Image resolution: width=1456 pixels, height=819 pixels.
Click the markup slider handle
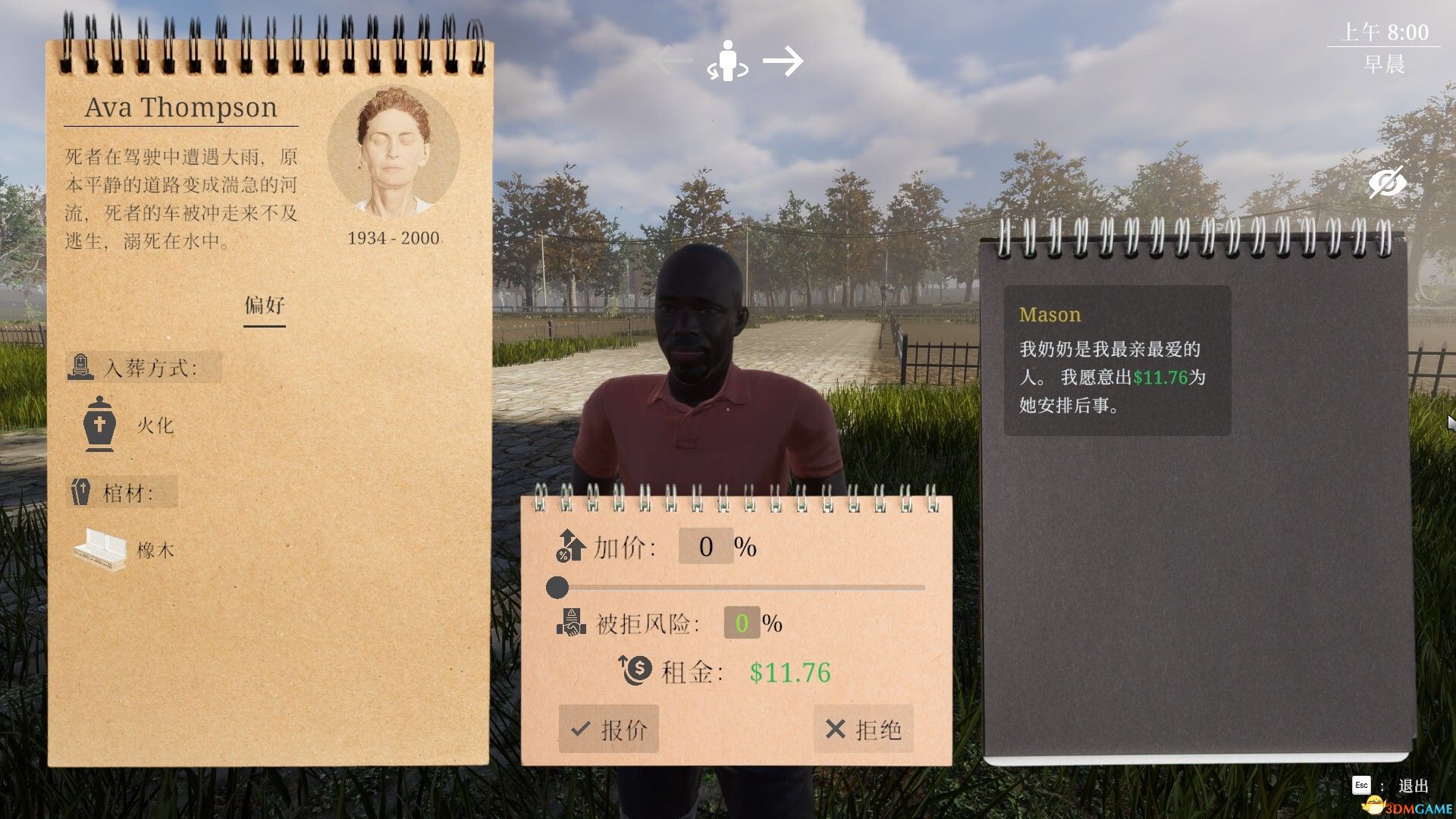[x=558, y=585]
